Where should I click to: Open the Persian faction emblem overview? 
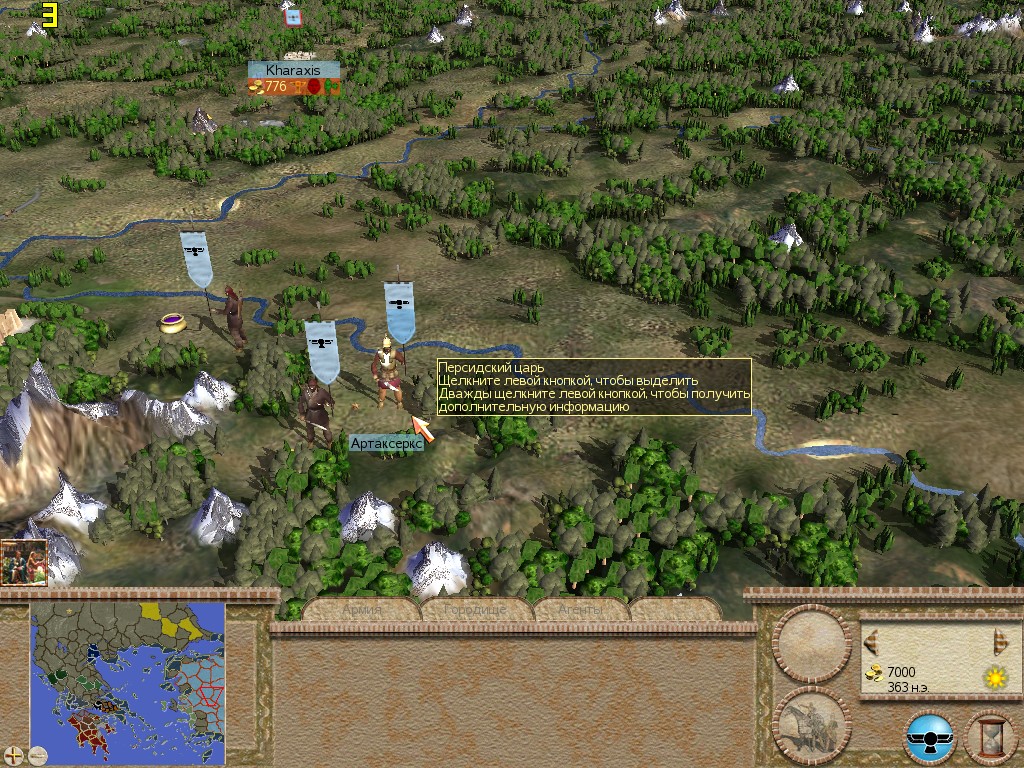[x=930, y=737]
